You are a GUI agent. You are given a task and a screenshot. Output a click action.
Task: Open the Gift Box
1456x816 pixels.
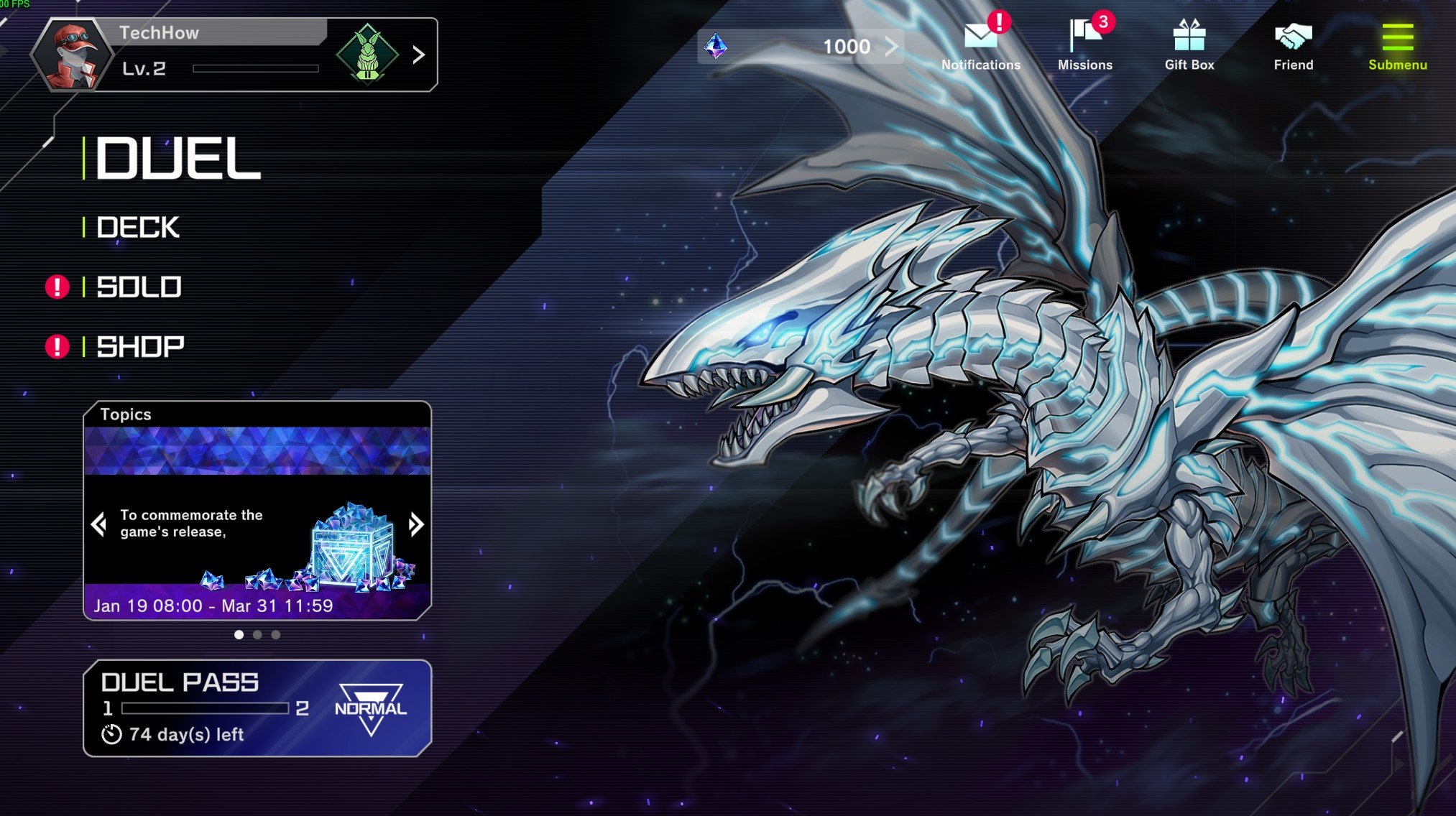pos(1189,45)
